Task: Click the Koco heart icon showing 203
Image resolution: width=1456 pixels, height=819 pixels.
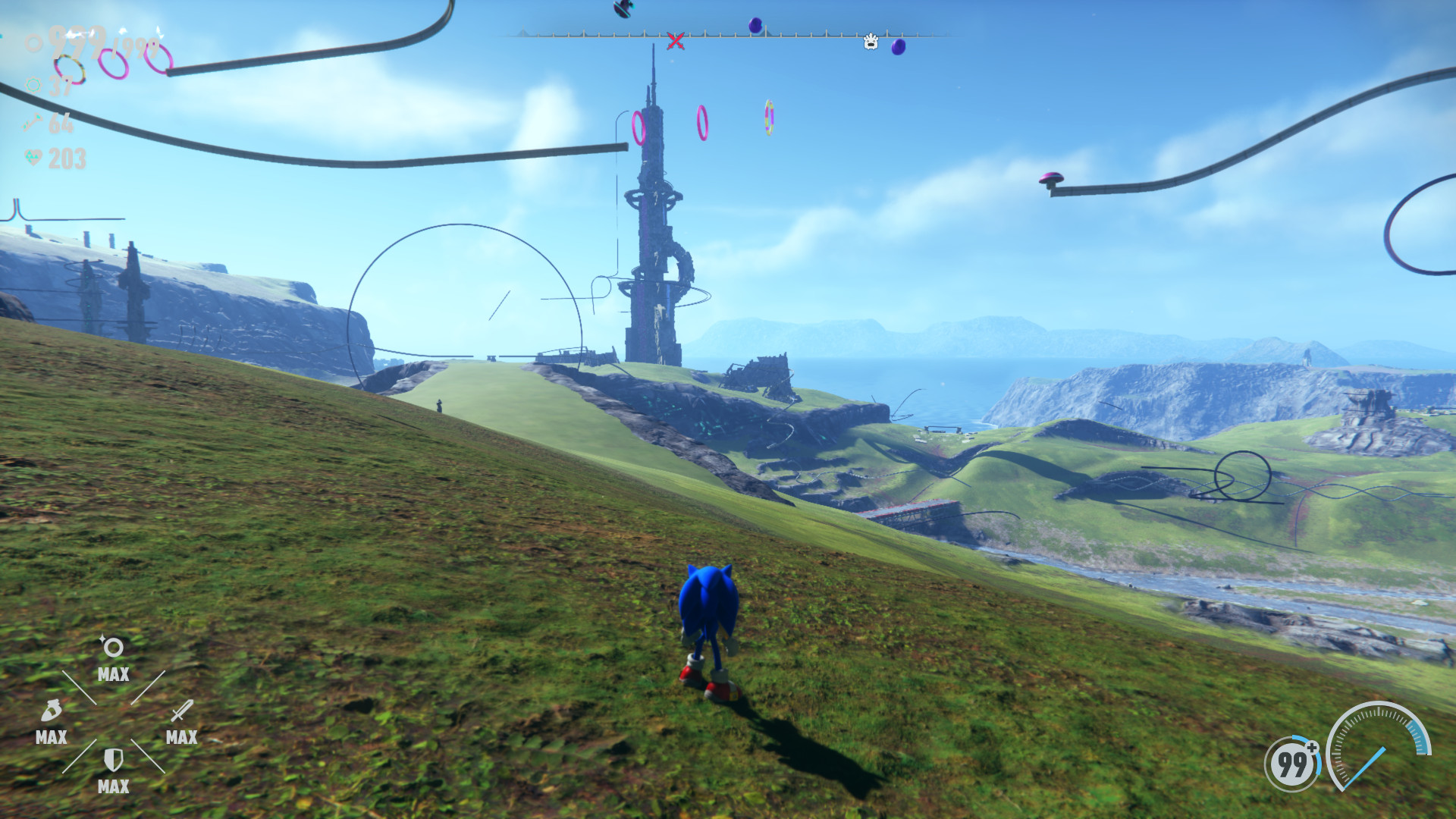Action: point(33,158)
